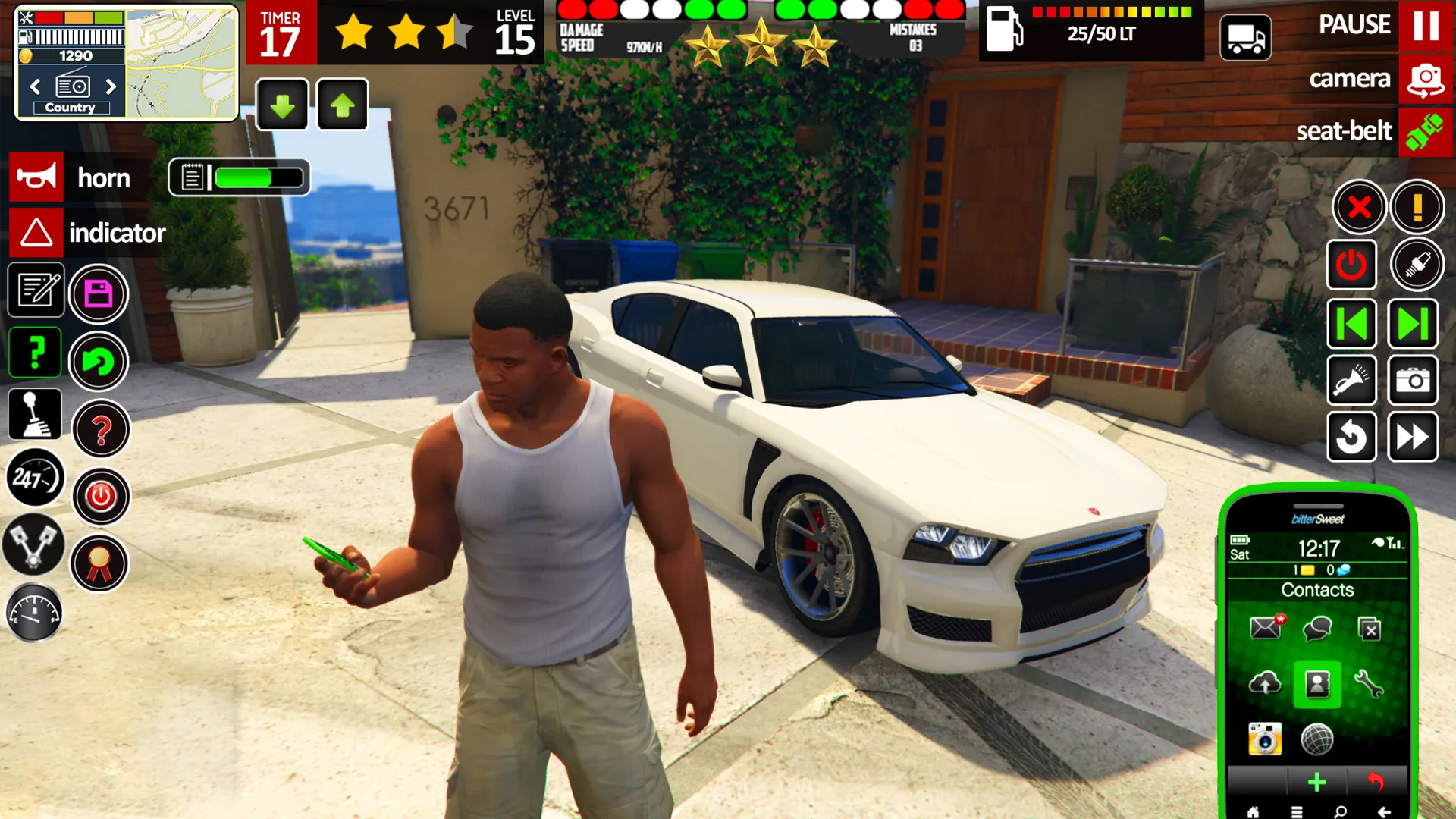1456x819 pixels.
Task: Save the game with the pink floppy disk icon
Action: coord(99,294)
